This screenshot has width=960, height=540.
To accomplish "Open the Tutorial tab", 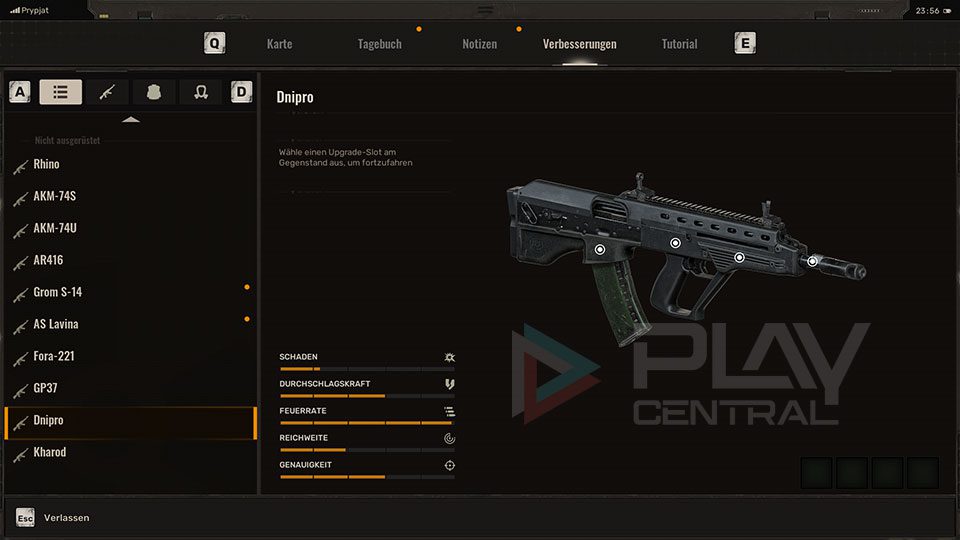I will 679,44.
